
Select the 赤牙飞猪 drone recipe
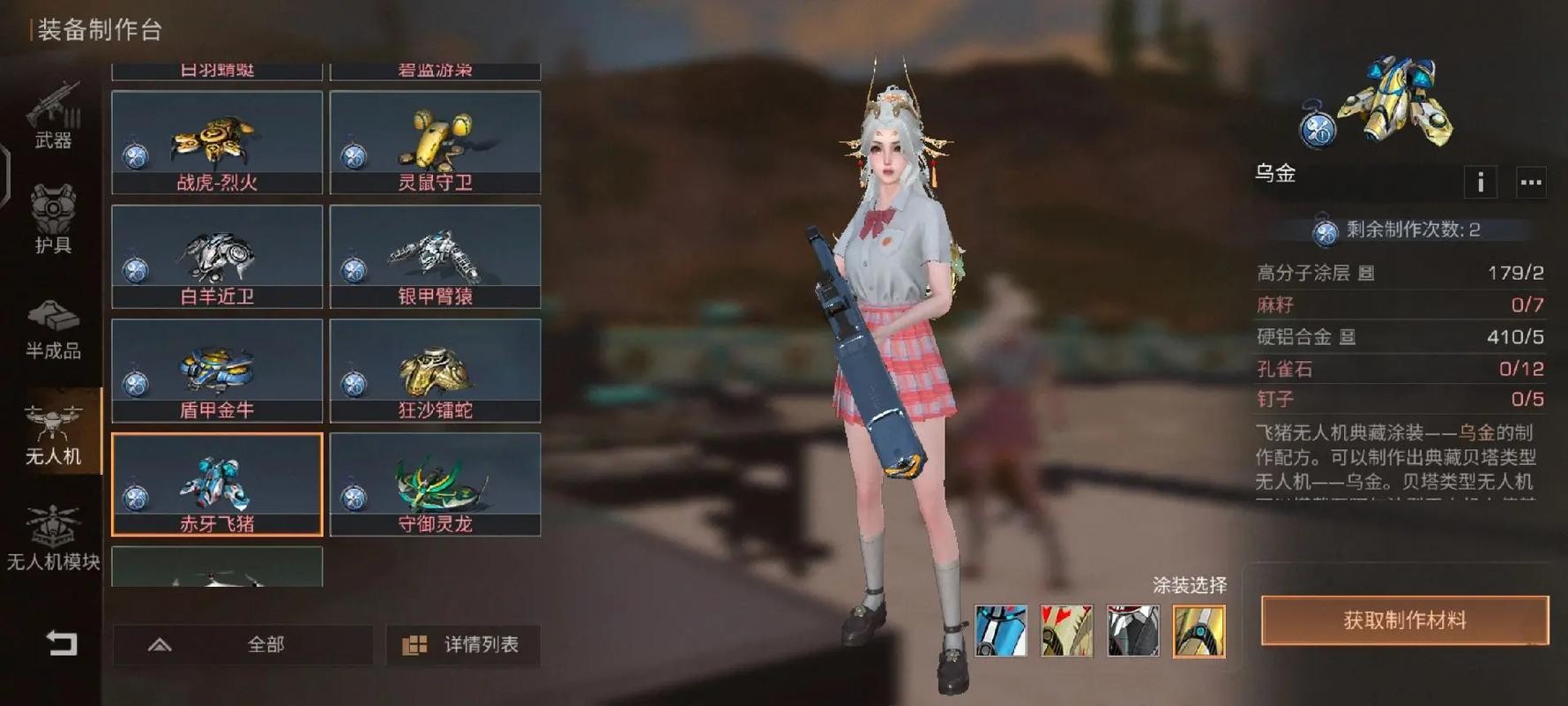(217, 484)
